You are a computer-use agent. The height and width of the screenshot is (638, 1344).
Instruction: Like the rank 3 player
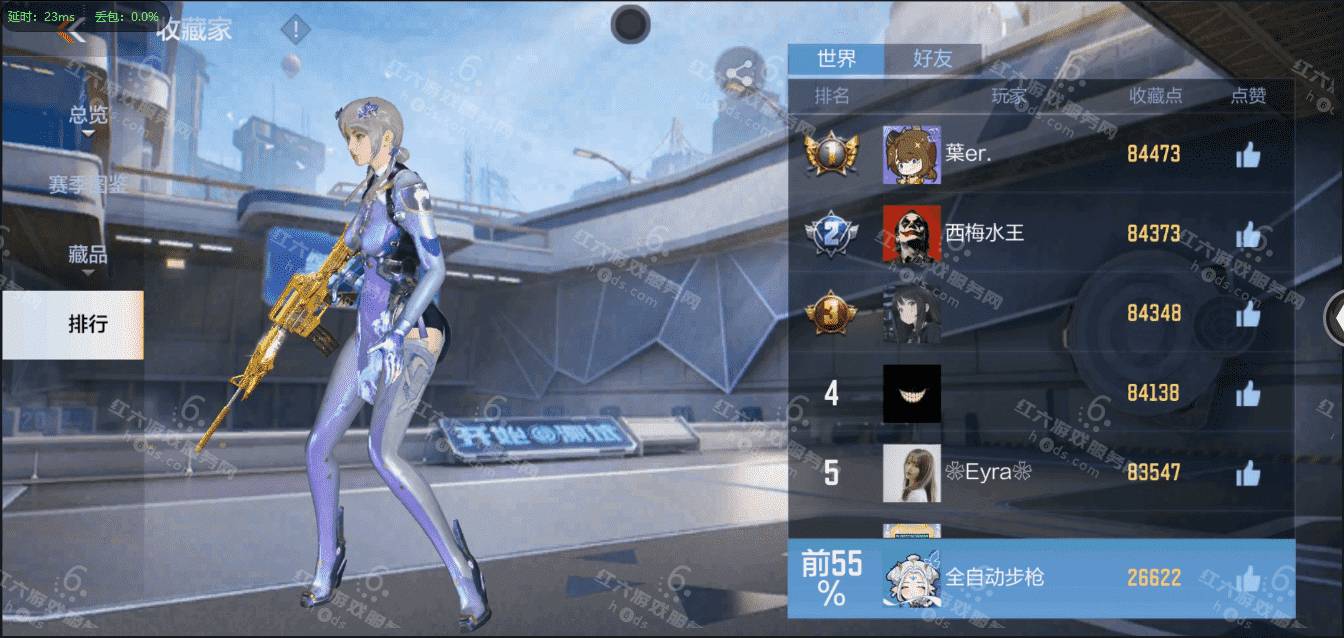click(x=1247, y=314)
